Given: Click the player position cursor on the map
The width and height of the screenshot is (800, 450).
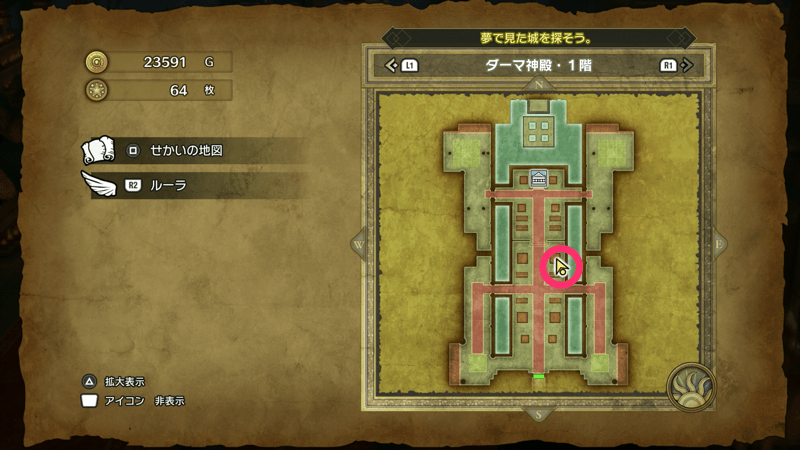Looking at the screenshot, I should [560, 268].
